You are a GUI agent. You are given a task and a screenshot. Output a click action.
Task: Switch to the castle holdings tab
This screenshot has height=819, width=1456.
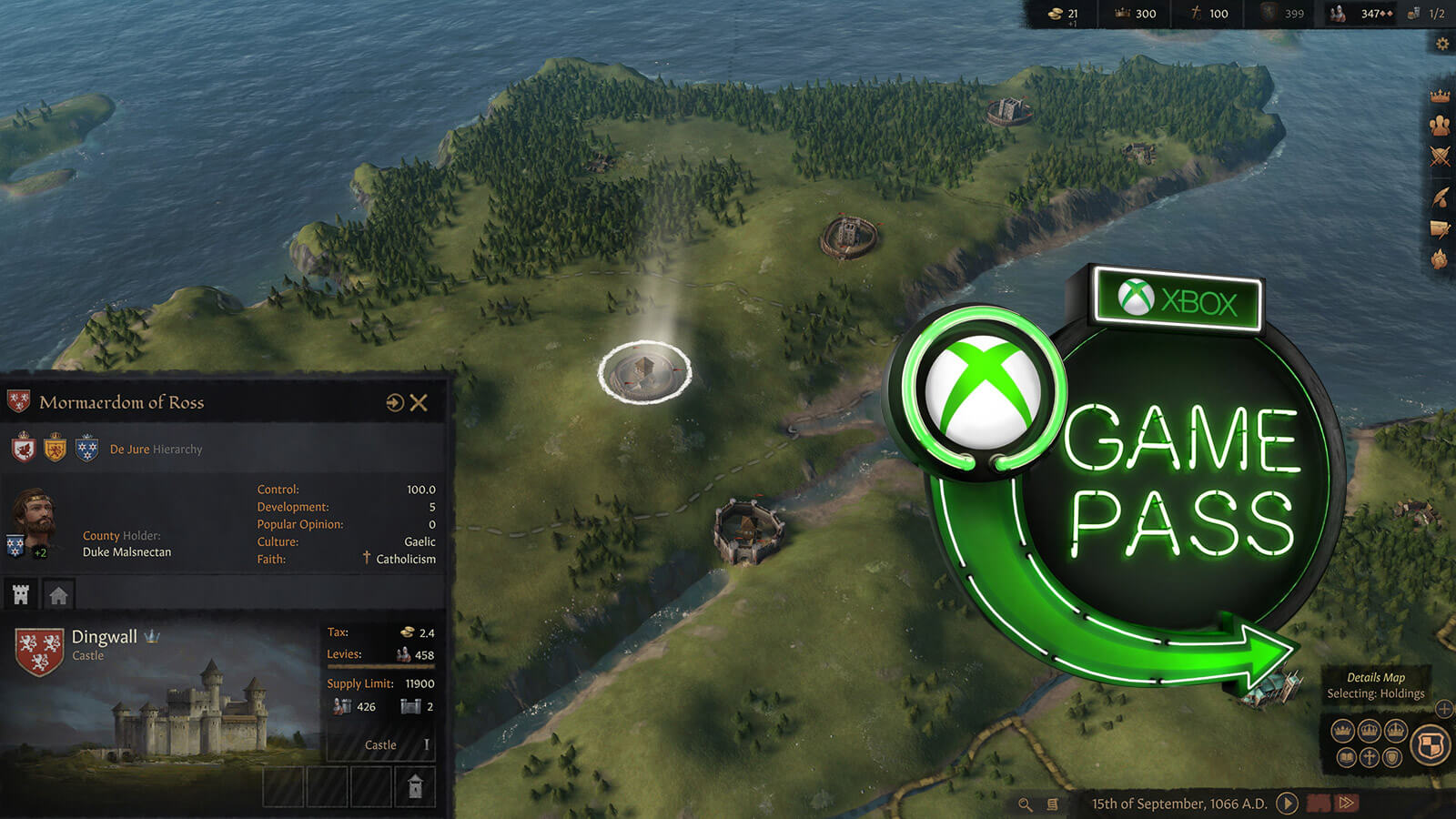coord(19,593)
